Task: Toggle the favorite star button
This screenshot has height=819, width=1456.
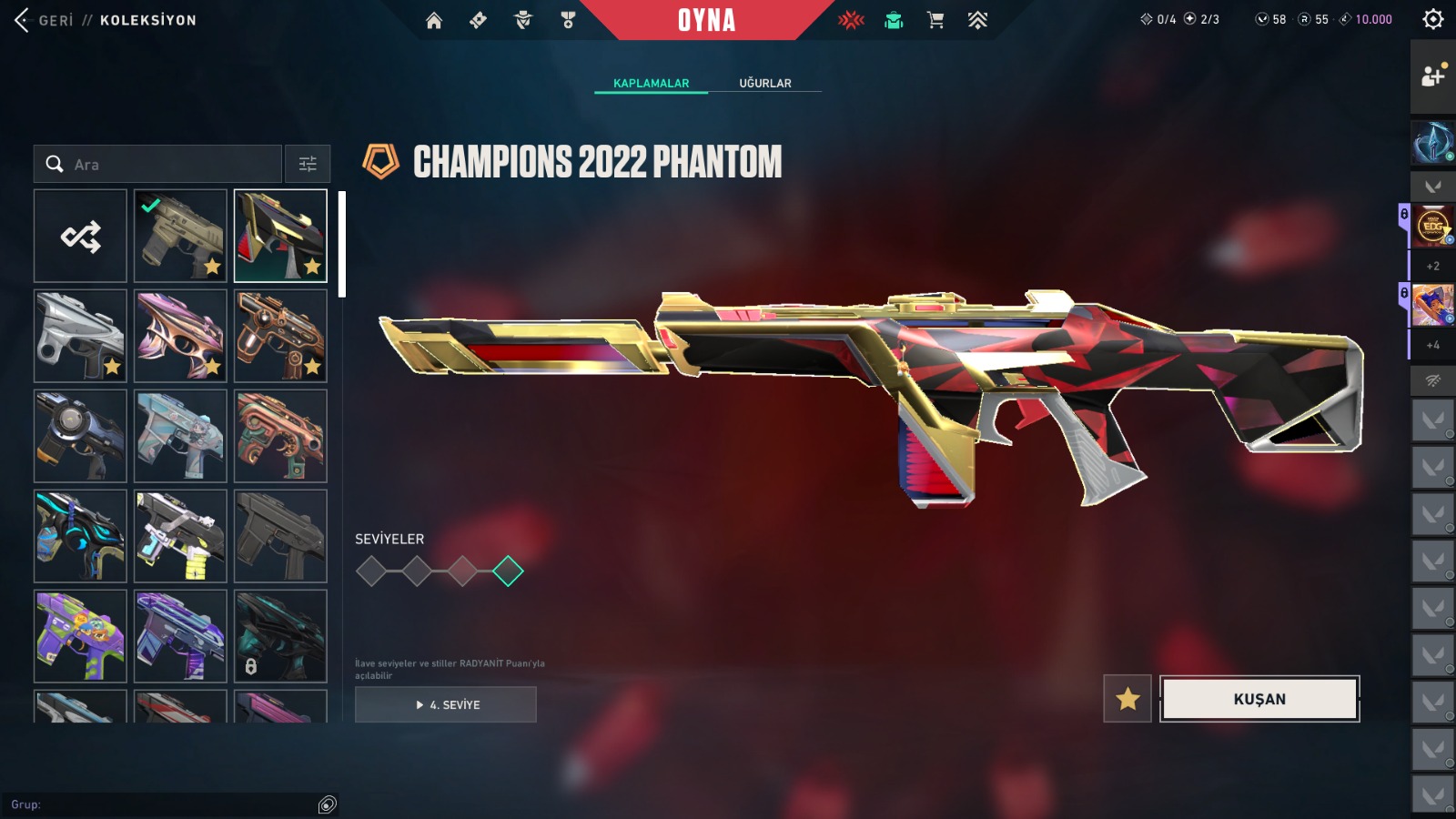Action: (x=1127, y=699)
